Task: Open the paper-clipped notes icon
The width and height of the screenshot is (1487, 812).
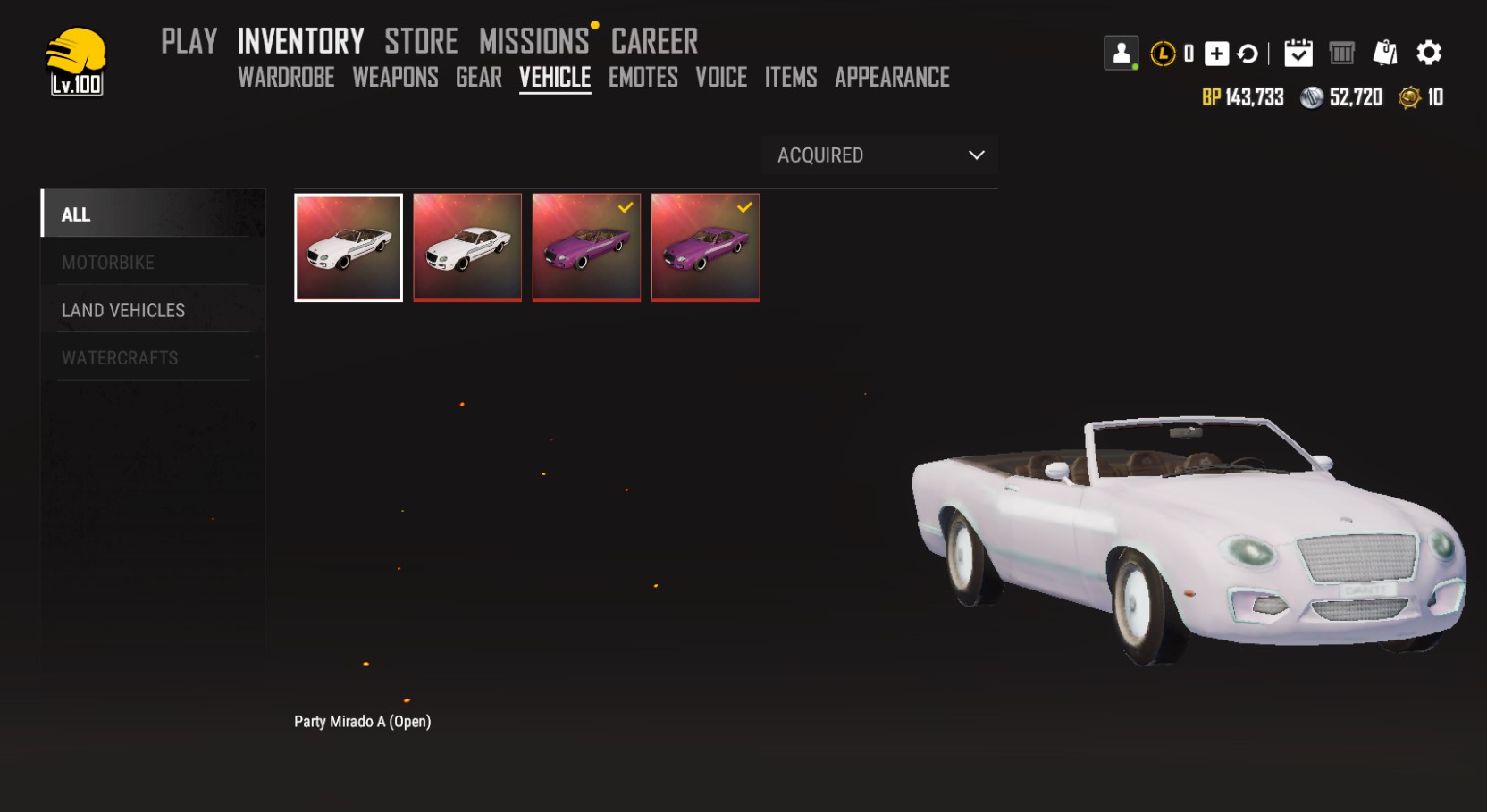Action: (x=1384, y=53)
